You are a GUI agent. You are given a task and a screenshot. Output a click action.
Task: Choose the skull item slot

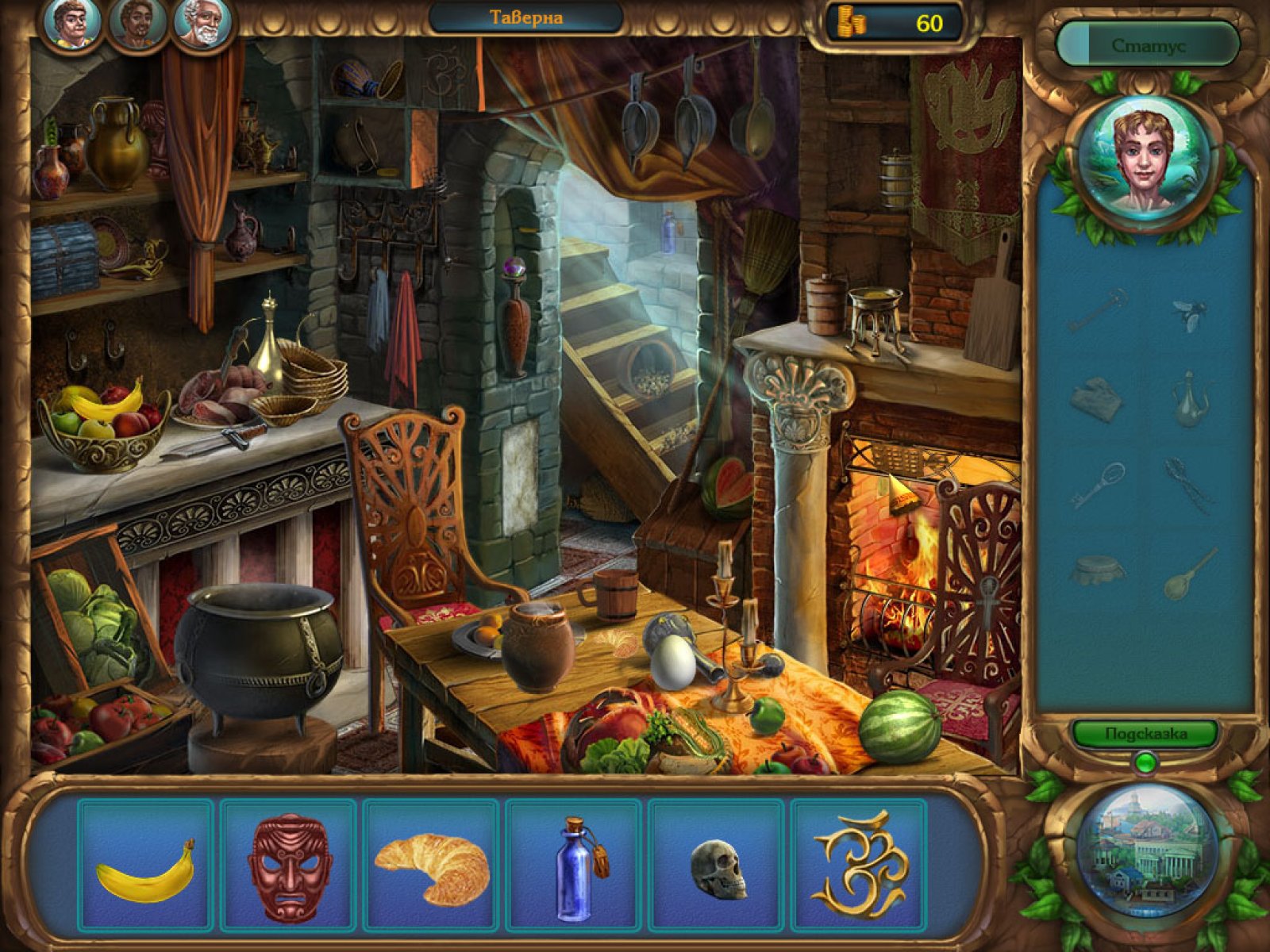click(x=718, y=866)
